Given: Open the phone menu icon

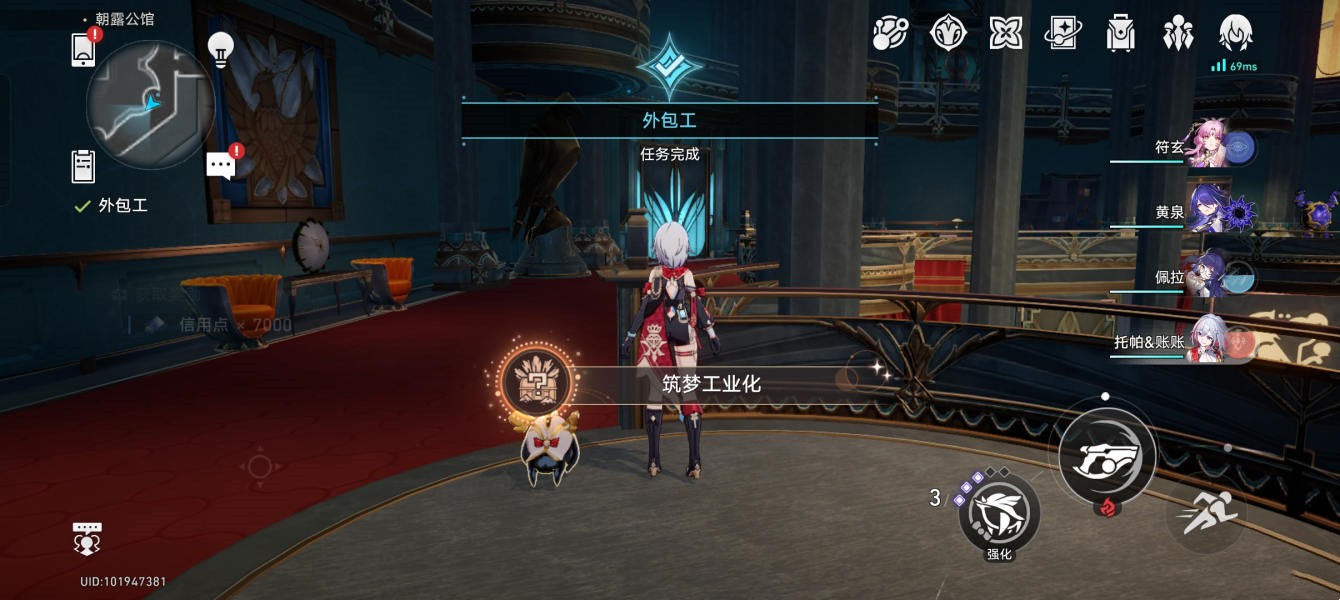Looking at the screenshot, I should 84,49.
